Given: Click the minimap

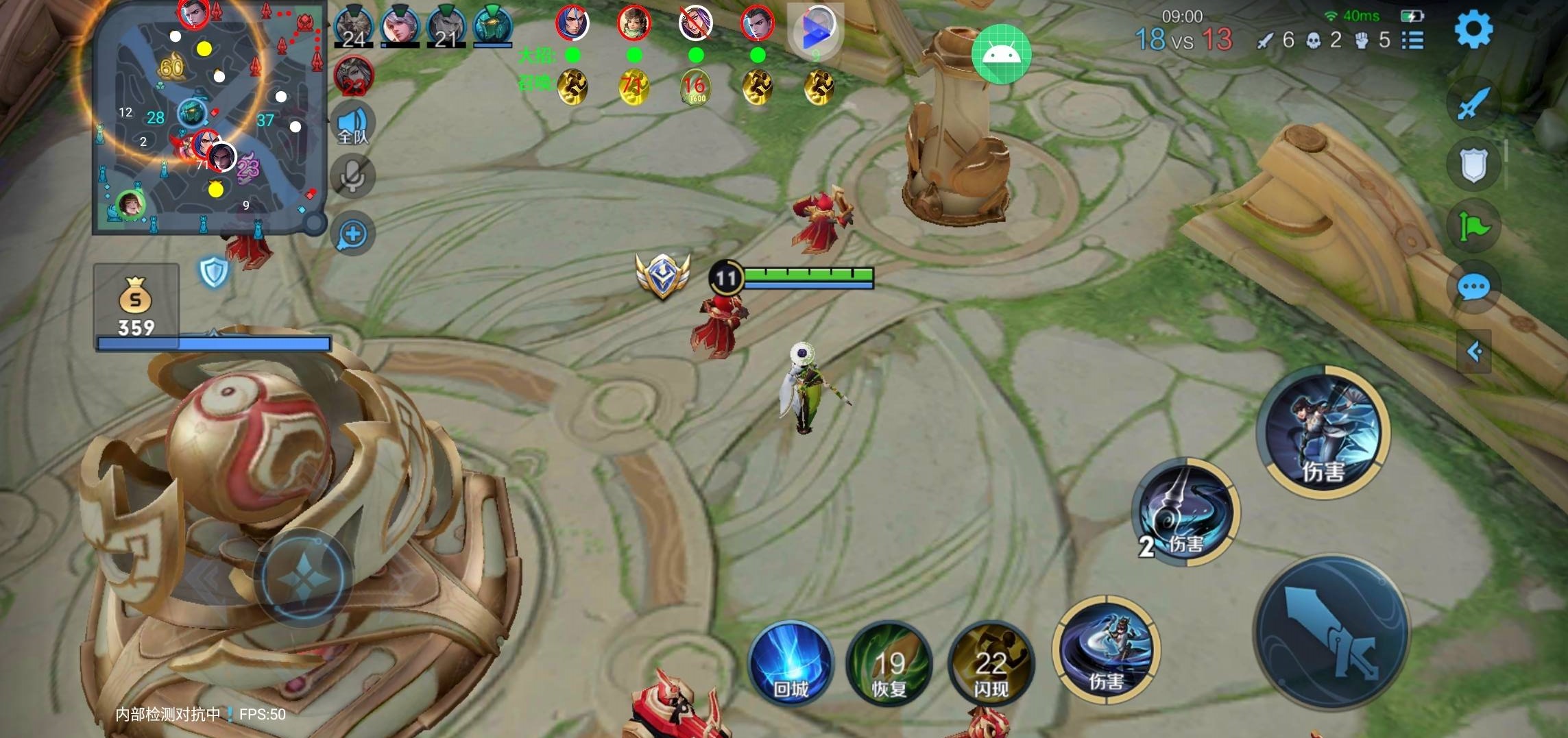Looking at the screenshot, I should (x=208, y=119).
